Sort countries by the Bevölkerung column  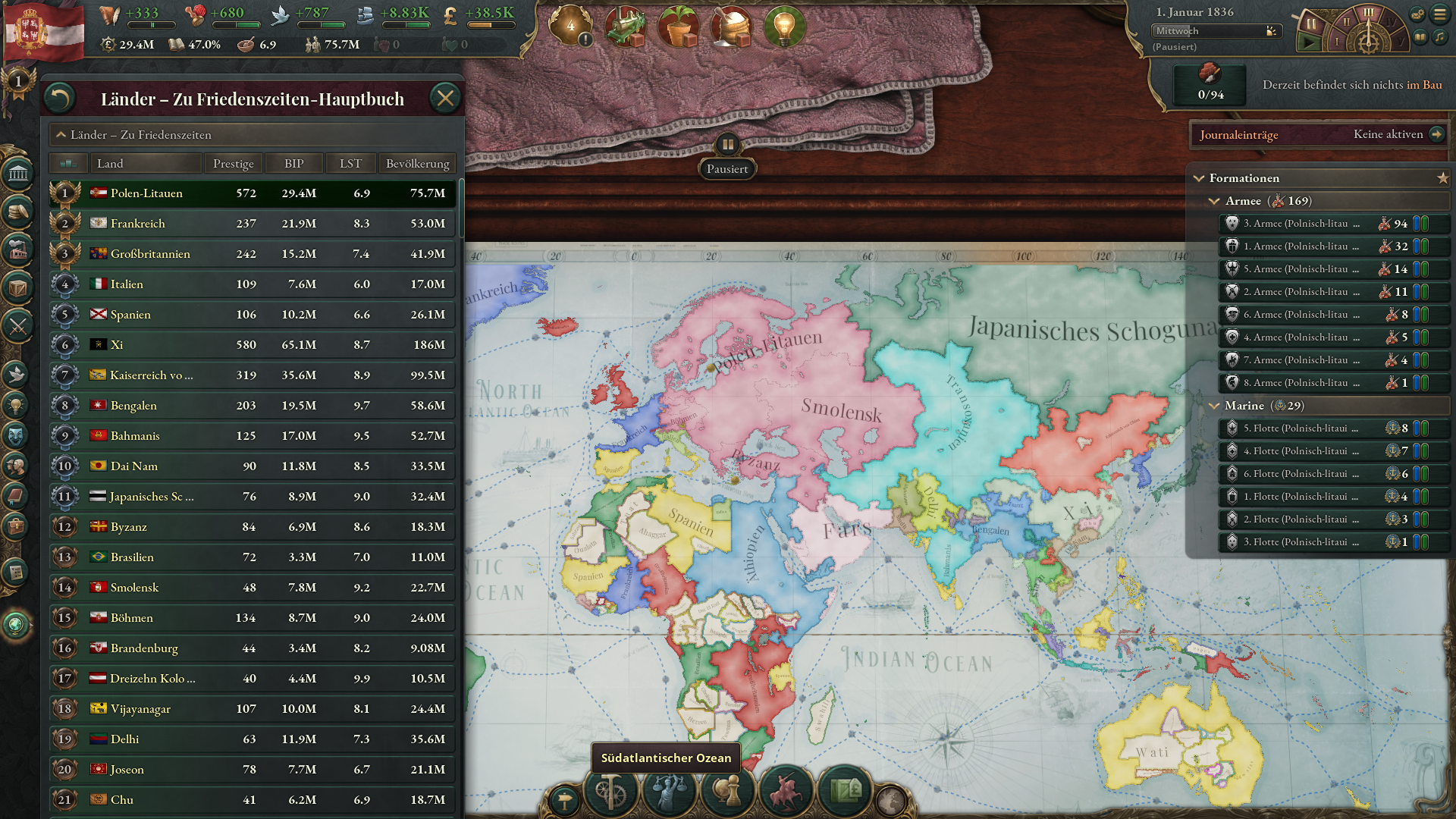pos(417,162)
